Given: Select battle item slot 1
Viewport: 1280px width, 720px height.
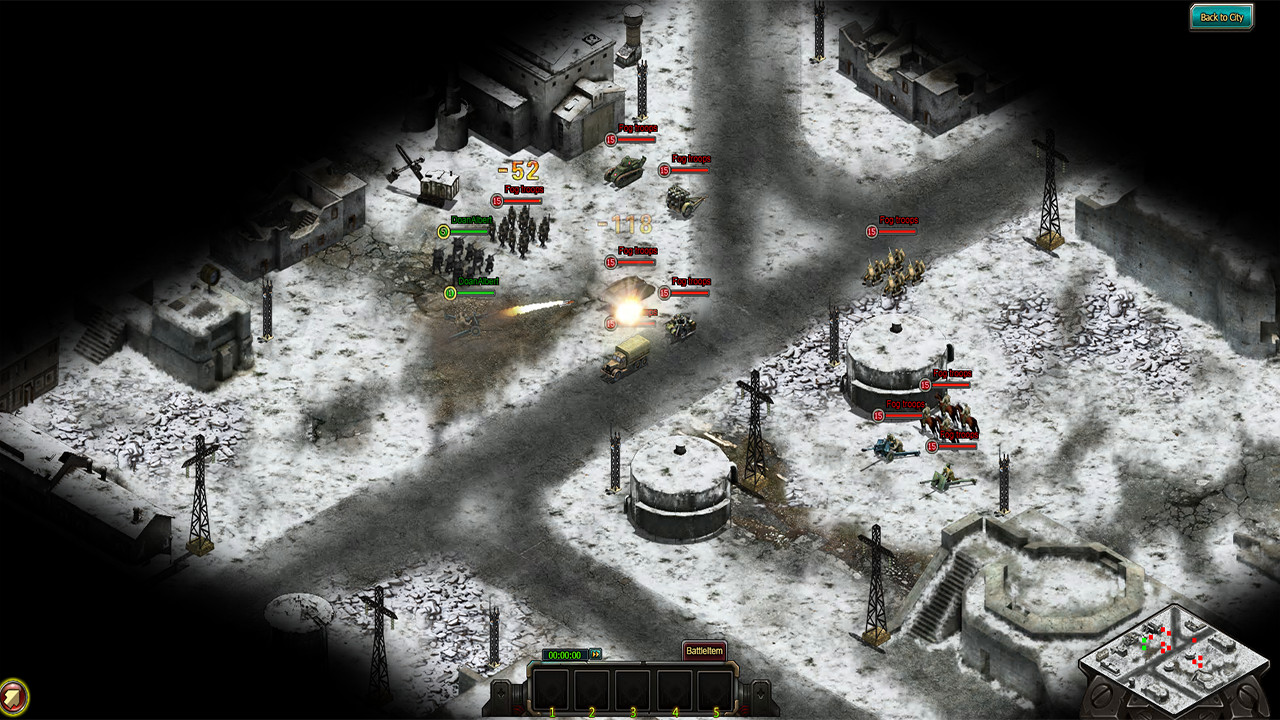Looking at the screenshot, I should click(551, 688).
